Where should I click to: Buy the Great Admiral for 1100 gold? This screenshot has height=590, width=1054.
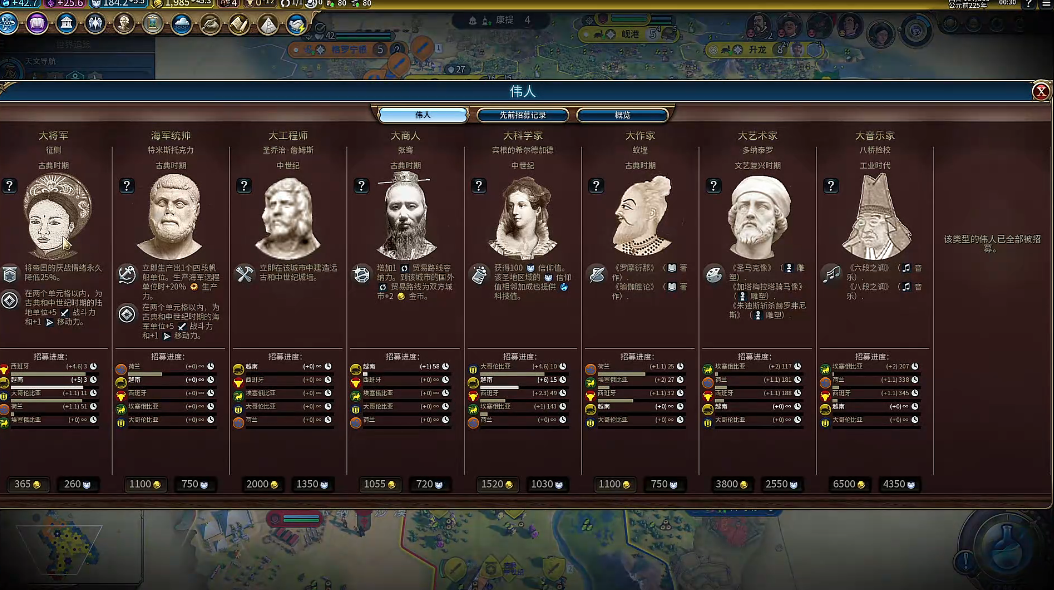tap(145, 484)
